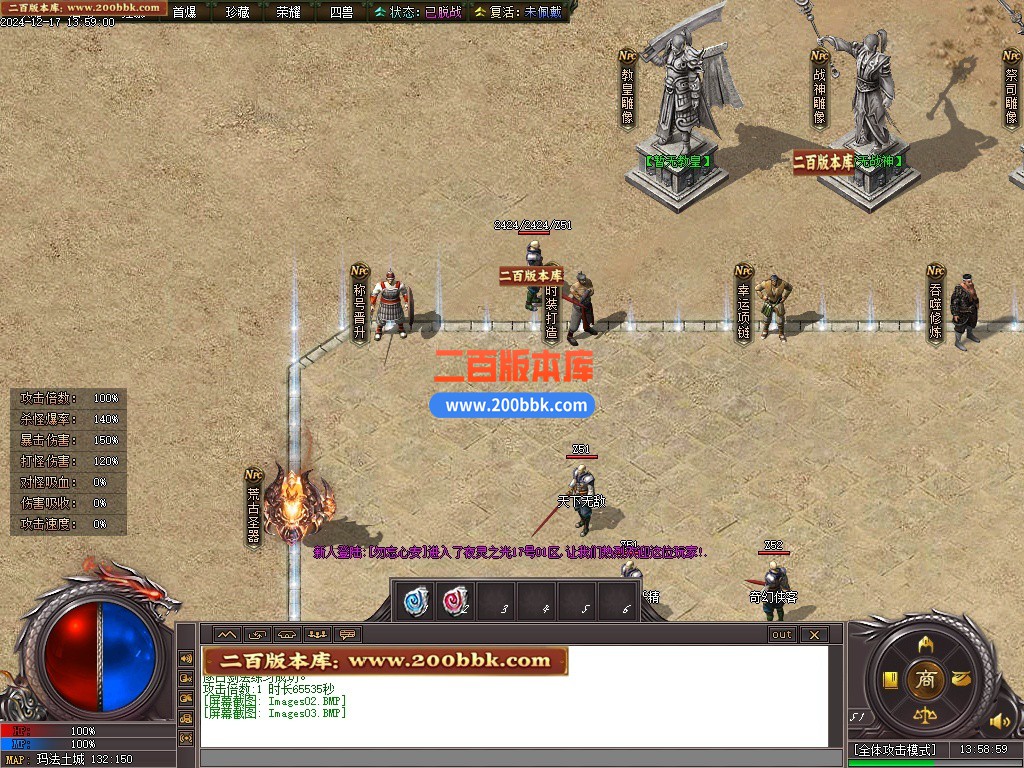Open the shop via the central 商 button

coord(926,680)
